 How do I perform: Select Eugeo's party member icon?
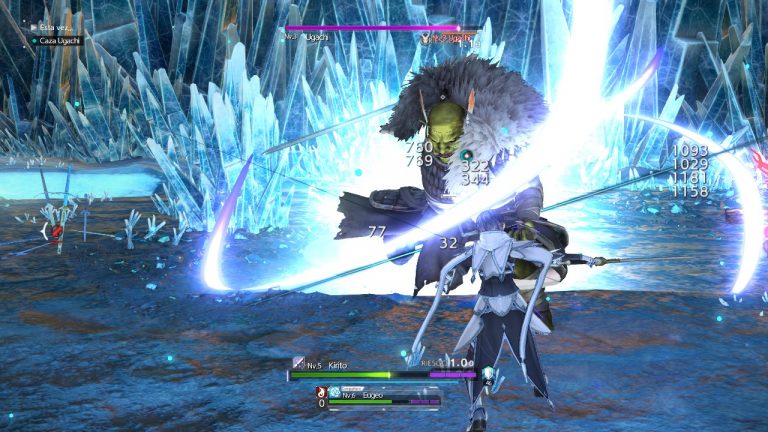point(335,393)
